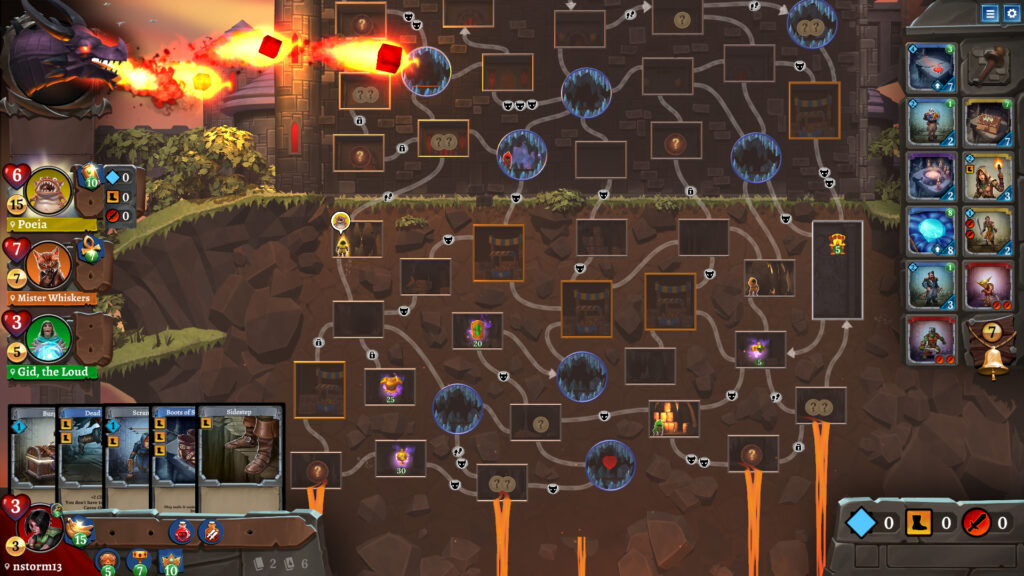This screenshot has width=1024, height=576.
Task: Select Gid, the Loud's portrait
Action: 48,340
